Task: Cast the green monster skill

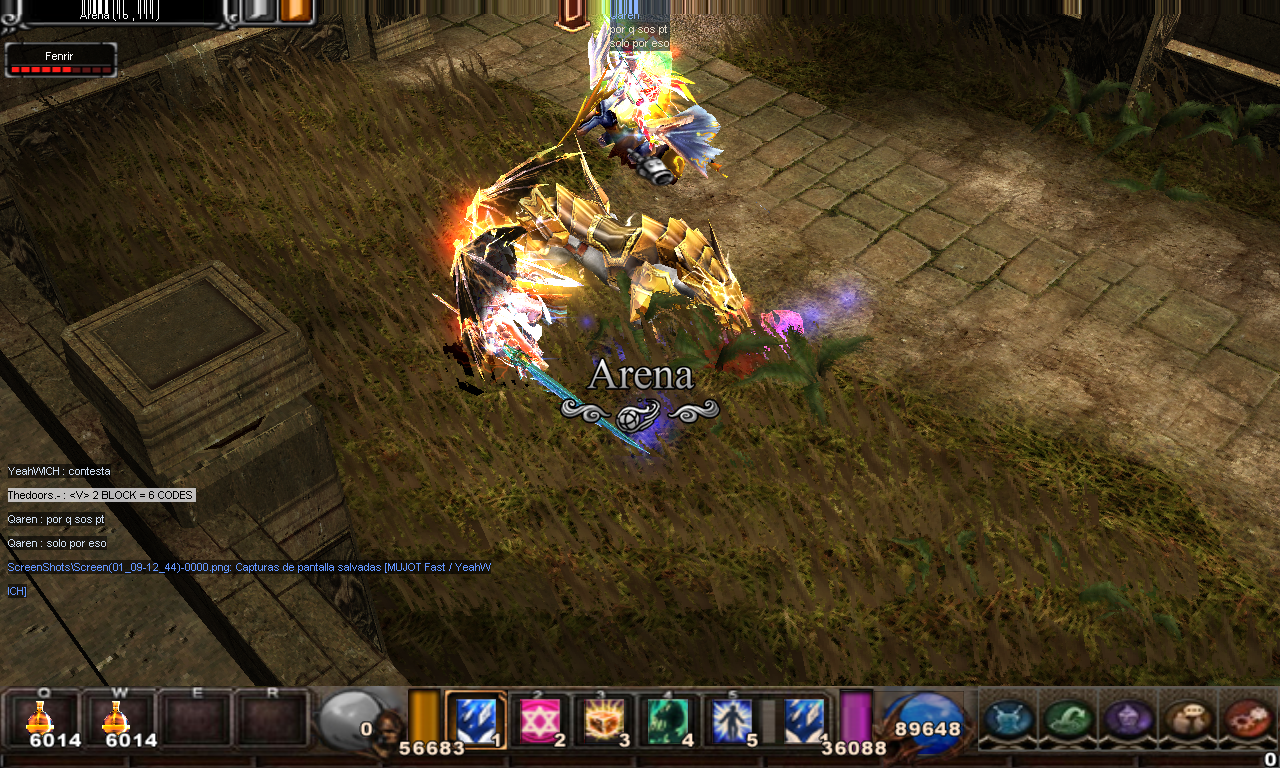Action: (x=667, y=721)
